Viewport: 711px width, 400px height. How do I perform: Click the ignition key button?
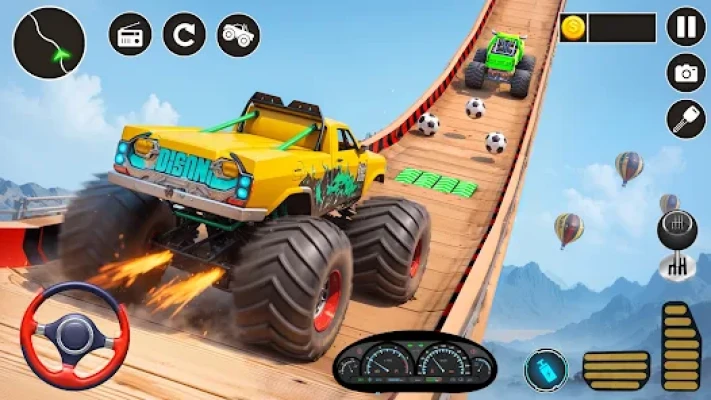coord(685,120)
